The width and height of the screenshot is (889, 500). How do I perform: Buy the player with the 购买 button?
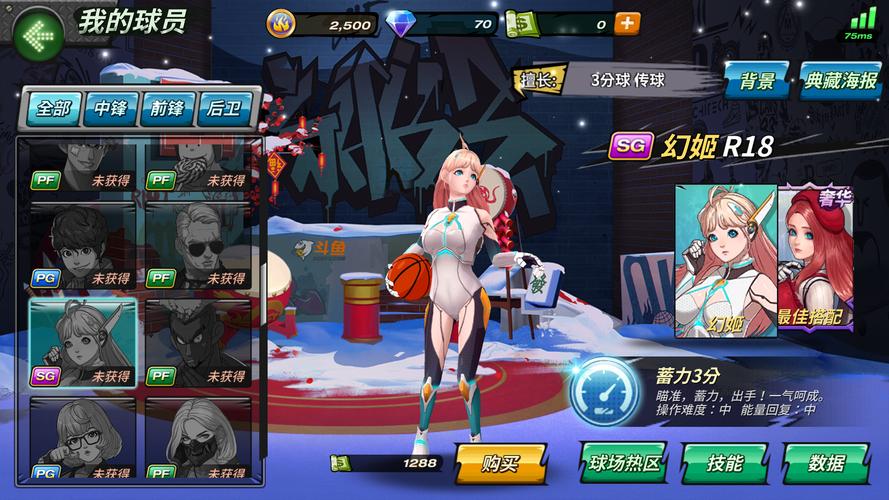[x=500, y=463]
